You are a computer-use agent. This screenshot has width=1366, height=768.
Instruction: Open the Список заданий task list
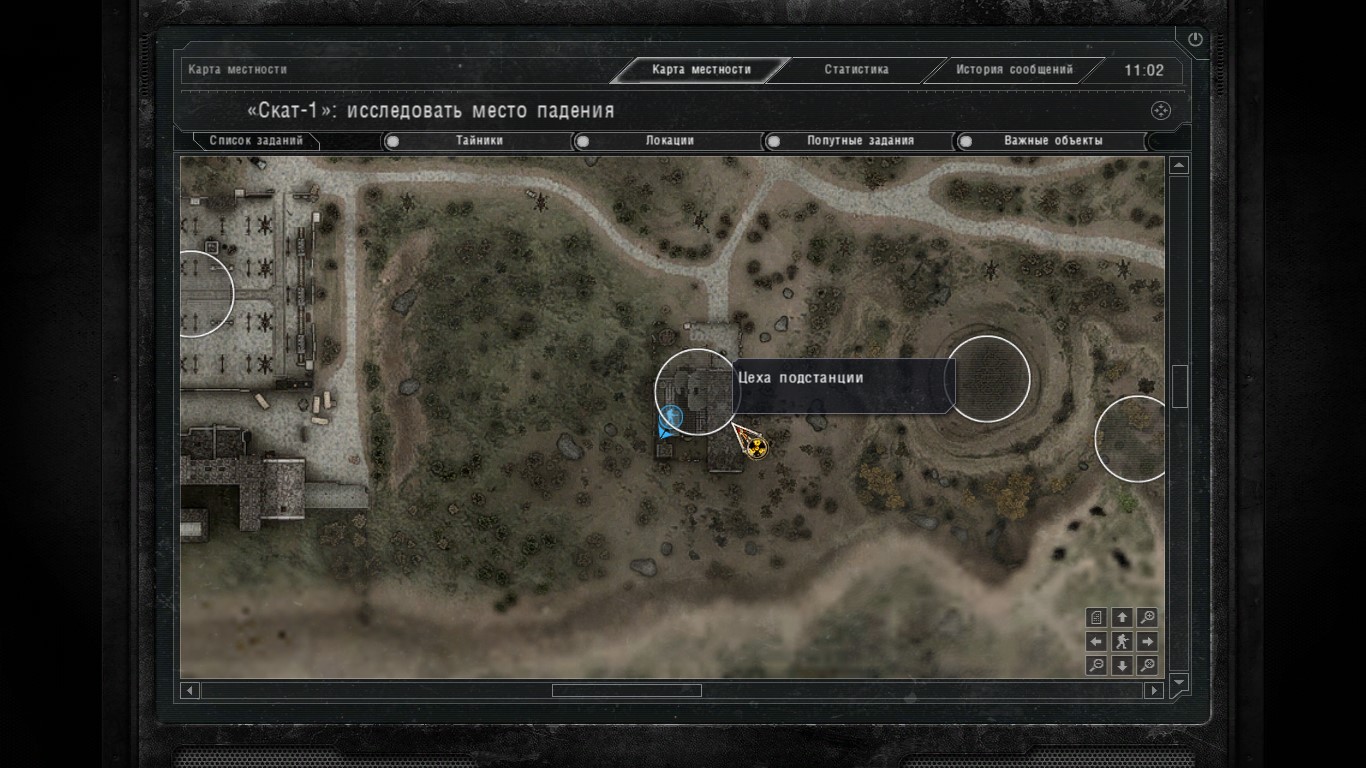(256, 141)
